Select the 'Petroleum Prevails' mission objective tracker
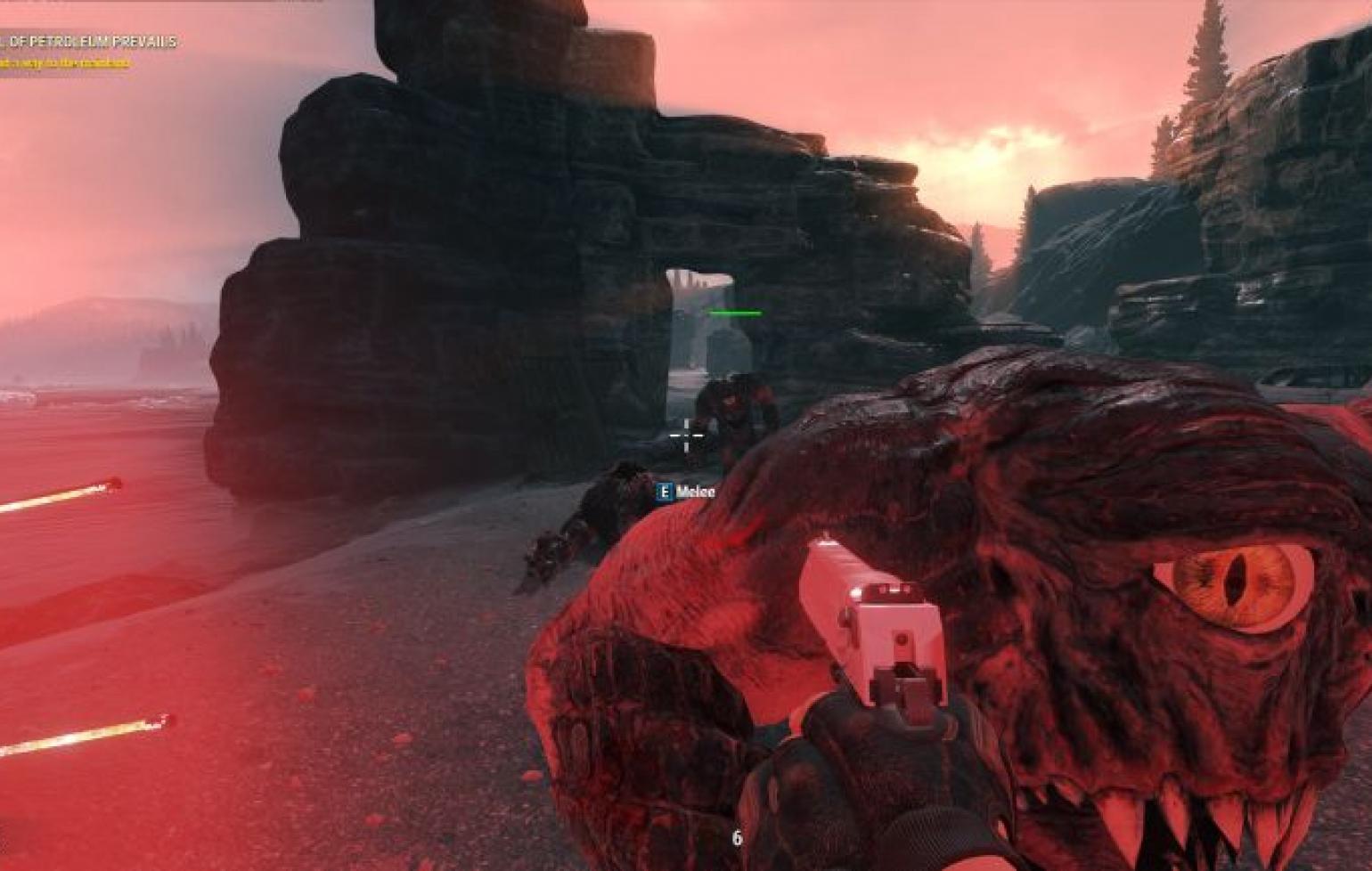 point(89,43)
